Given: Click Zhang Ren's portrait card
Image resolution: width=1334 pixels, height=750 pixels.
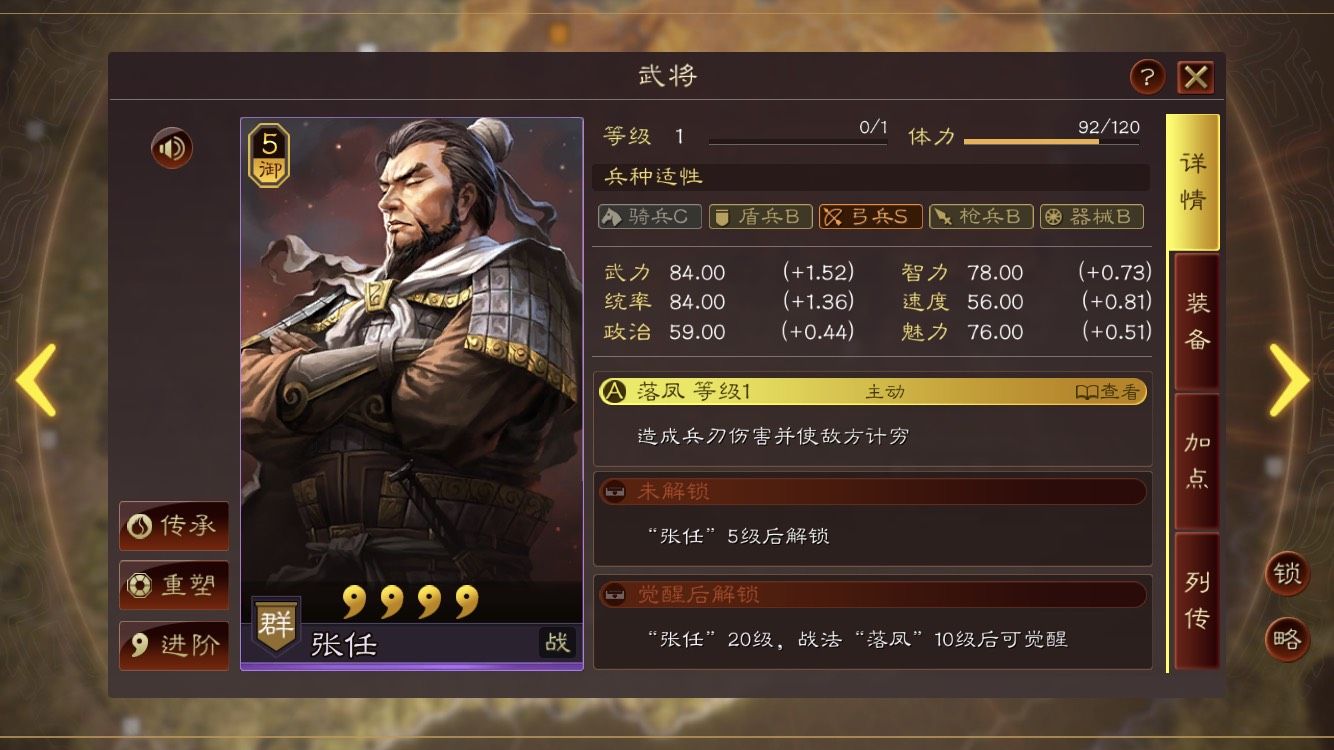Looking at the screenshot, I should [410, 380].
